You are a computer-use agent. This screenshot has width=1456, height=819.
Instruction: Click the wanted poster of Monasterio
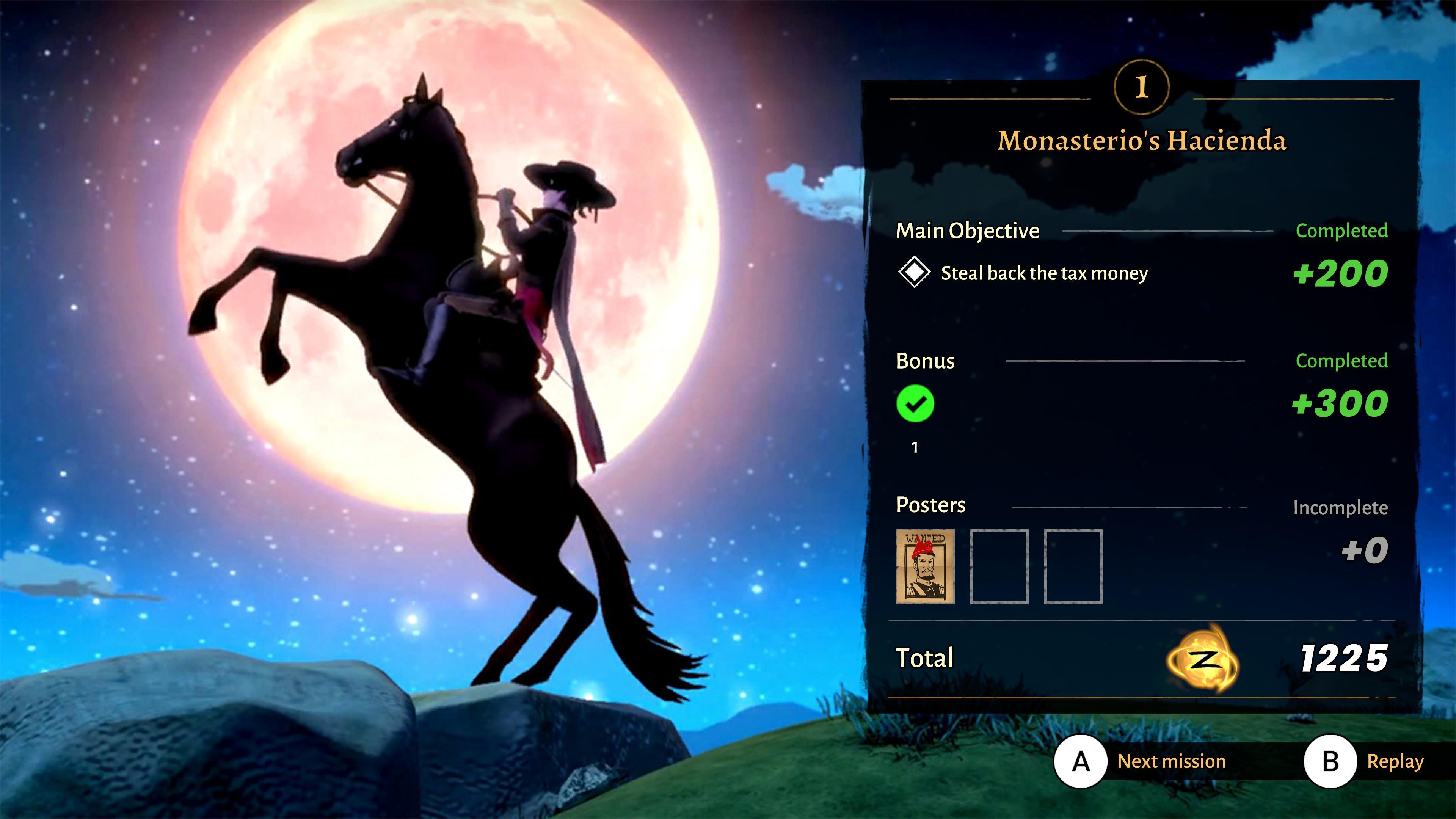pyautogui.click(x=925, y=566)
